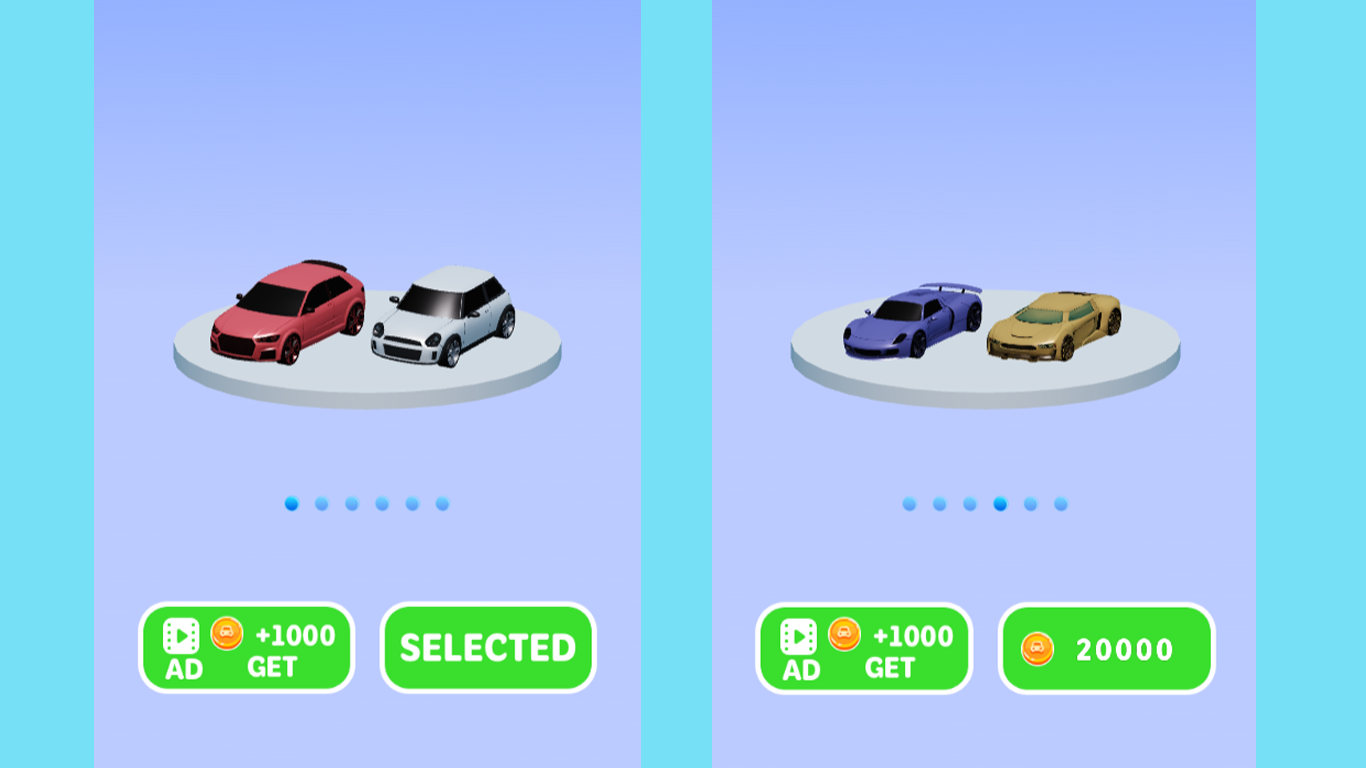Watch ad to GET +1000 on right panel
The image size is (1366, 768).
pos(863,648)
